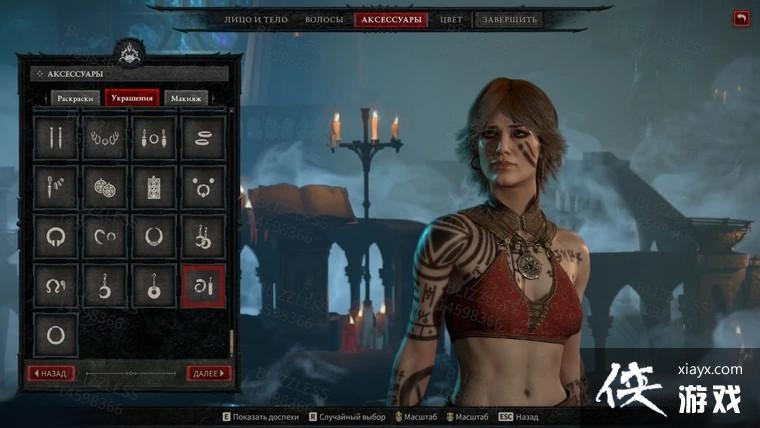The width and height of the screenshot is (760, 428).
Task: Pick the hook with round pendant earring
Action: coord(154,286)
